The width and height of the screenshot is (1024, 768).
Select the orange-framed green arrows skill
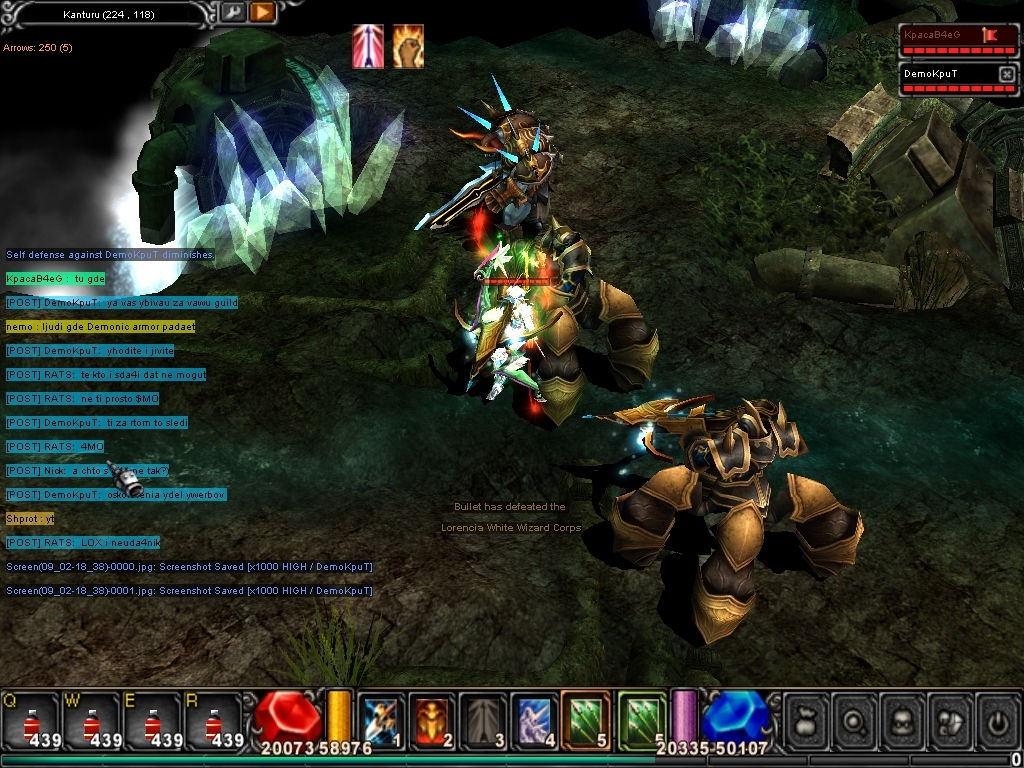(x=586, y=720)
